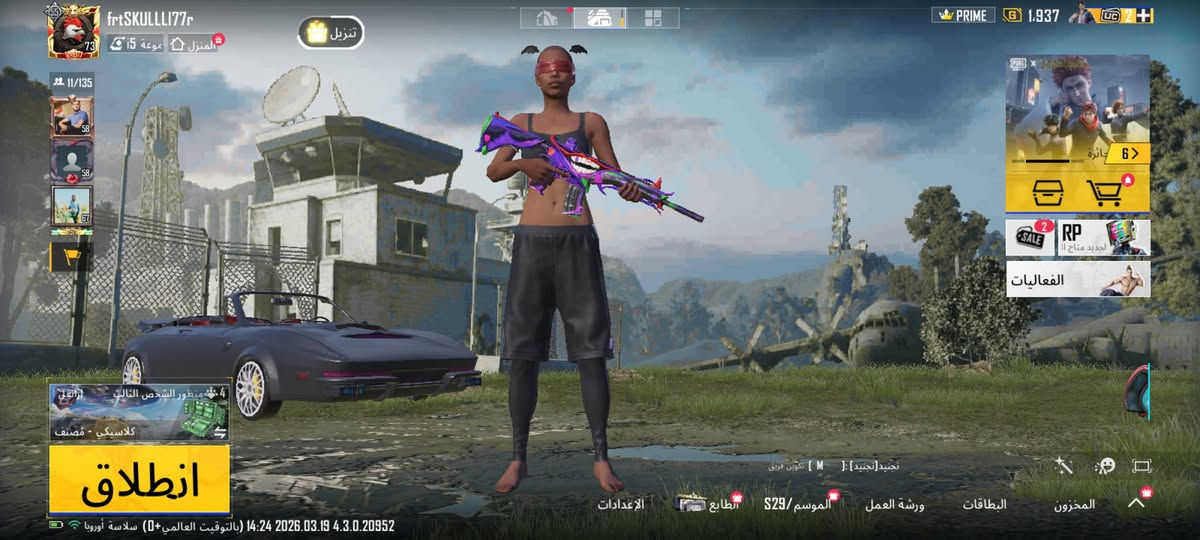Open the ورشة العمل workshop menu
The width and height of the screenshot is (1200, 540).
pos(895,504)
